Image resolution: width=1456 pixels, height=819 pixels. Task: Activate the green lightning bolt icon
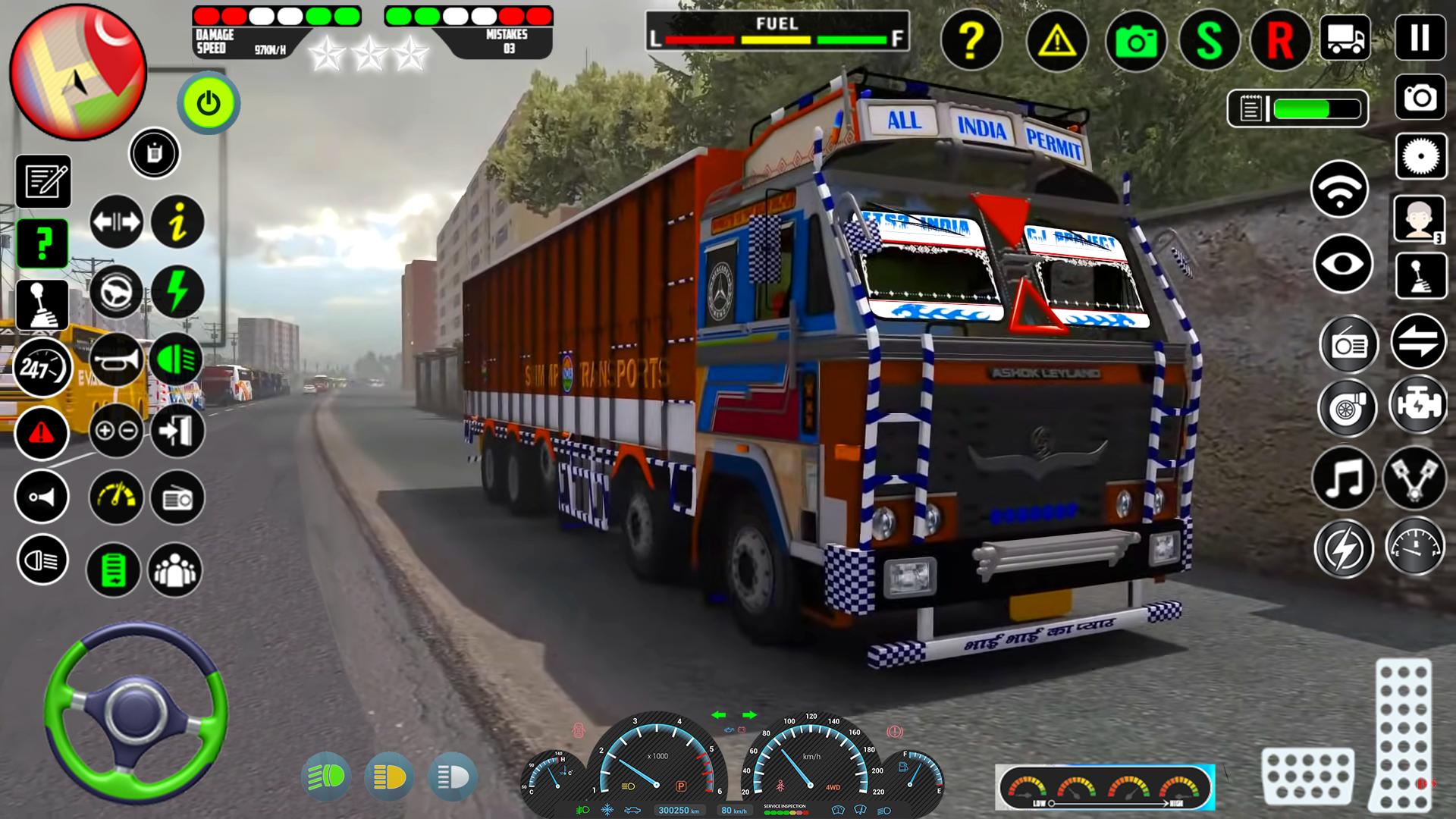click(177, 291)
